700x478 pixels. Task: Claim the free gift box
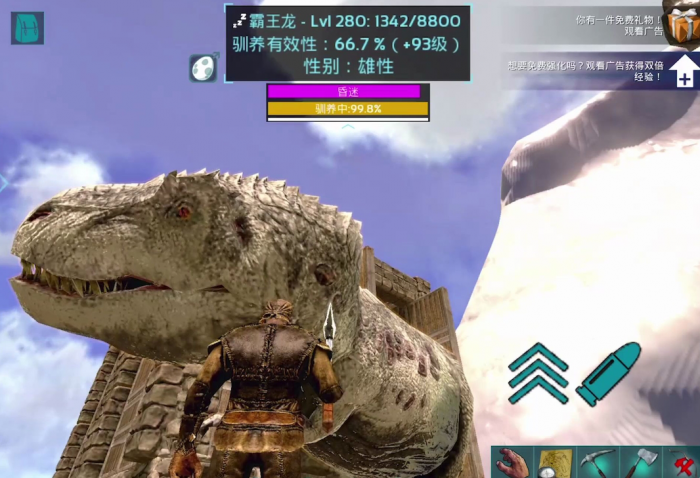[x=685, y=23]
